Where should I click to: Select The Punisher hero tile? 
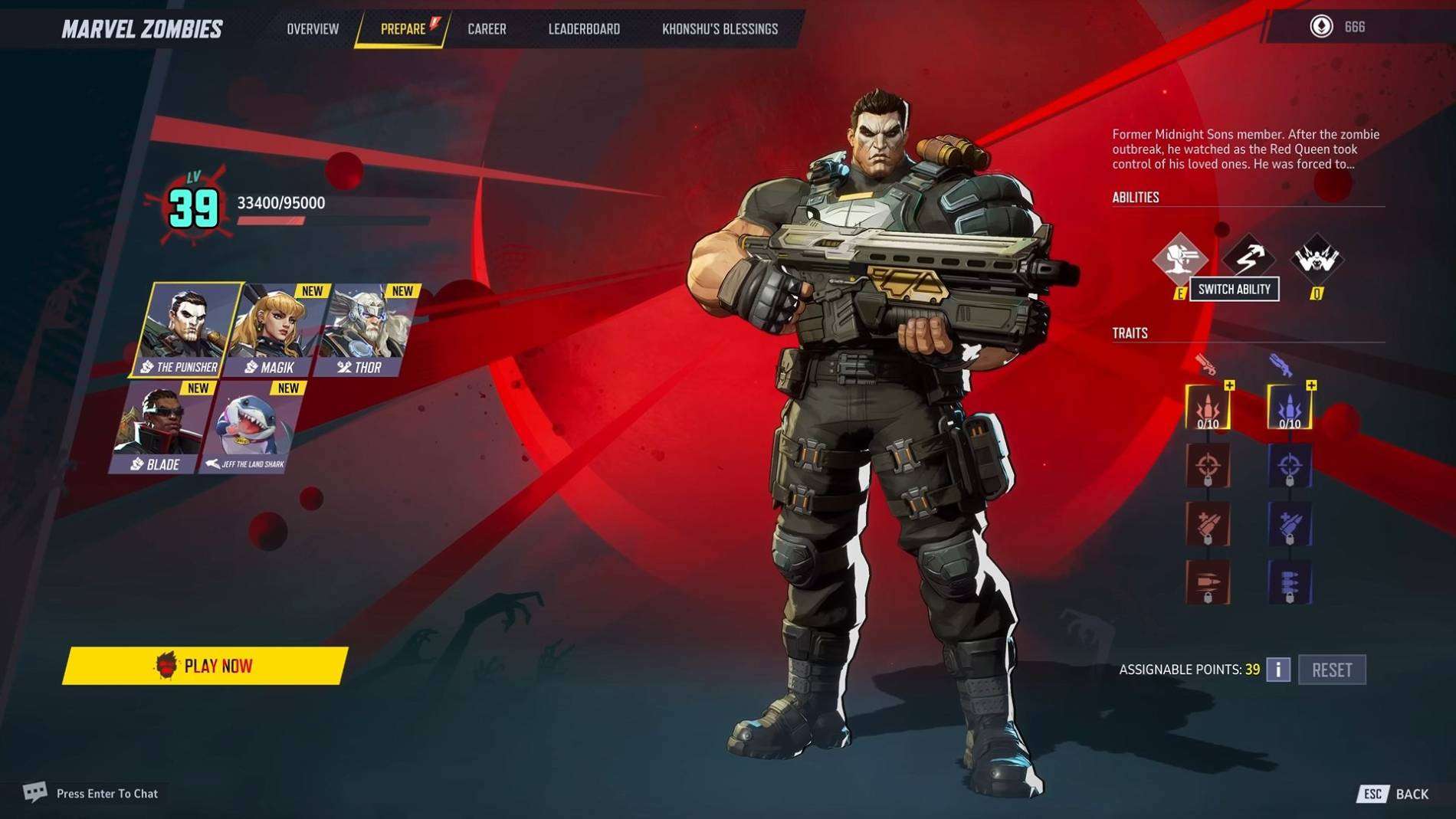pyautogui.click(x=185, y=329)
